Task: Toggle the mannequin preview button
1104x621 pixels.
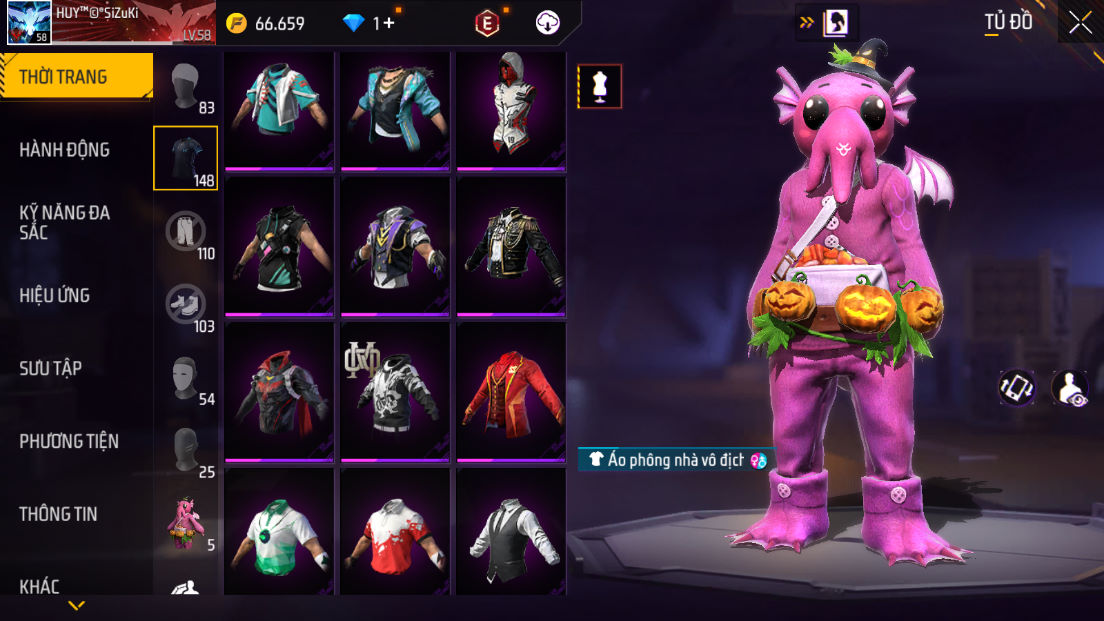Action: (x=600, y=86)
